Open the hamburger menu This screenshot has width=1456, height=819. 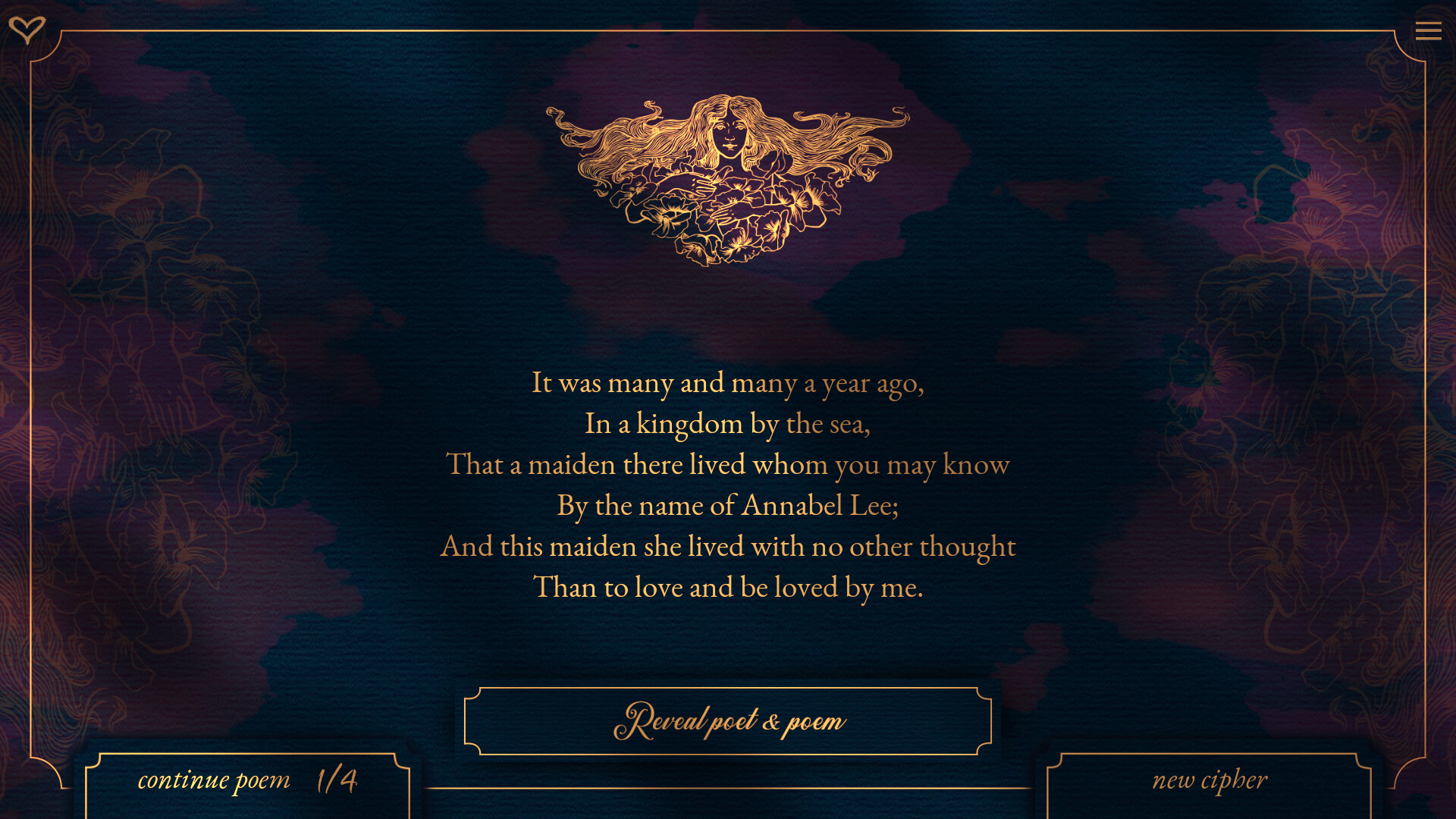click(x=1429, y=30)
